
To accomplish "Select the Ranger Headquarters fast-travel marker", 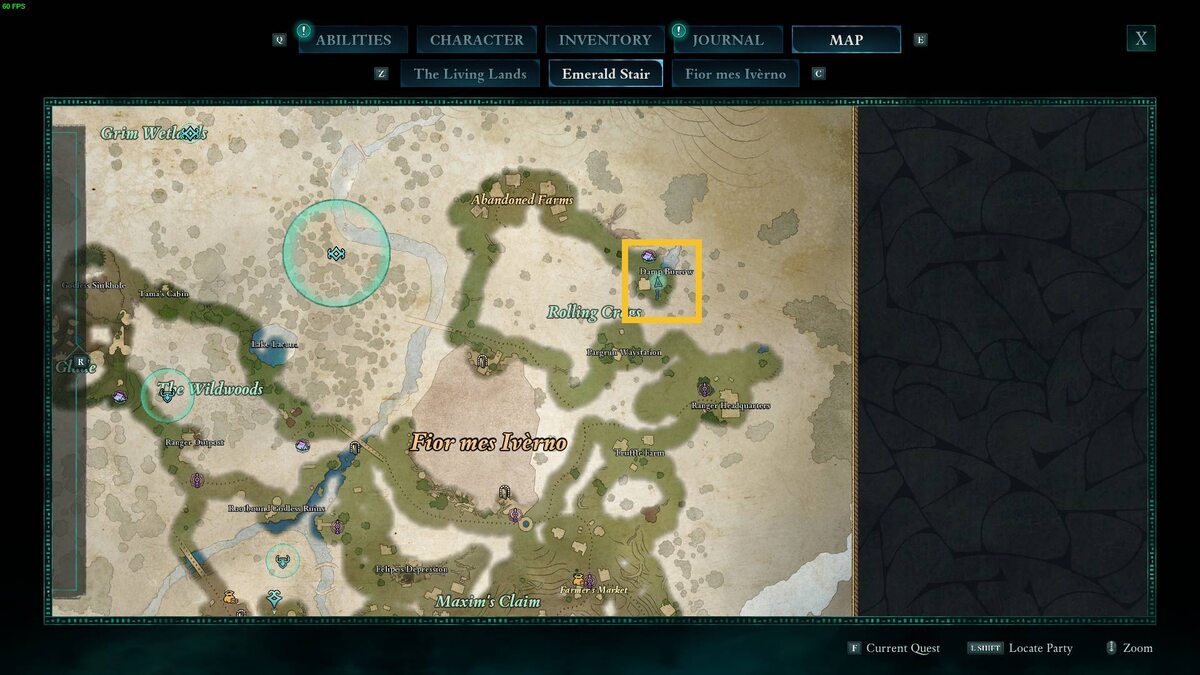I will [705, 389].
